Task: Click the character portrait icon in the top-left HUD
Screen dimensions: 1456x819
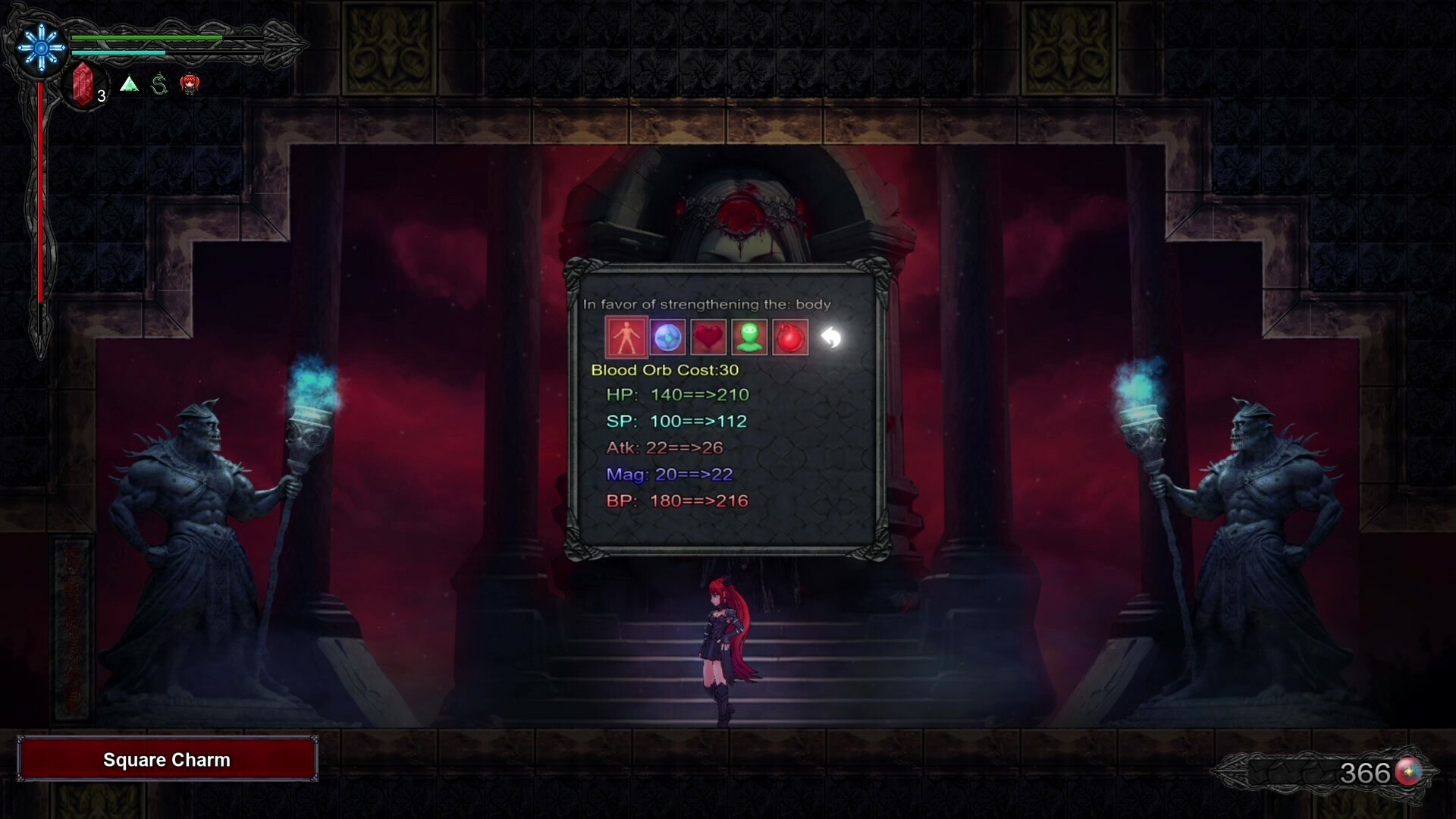Action: coord(189,84)
